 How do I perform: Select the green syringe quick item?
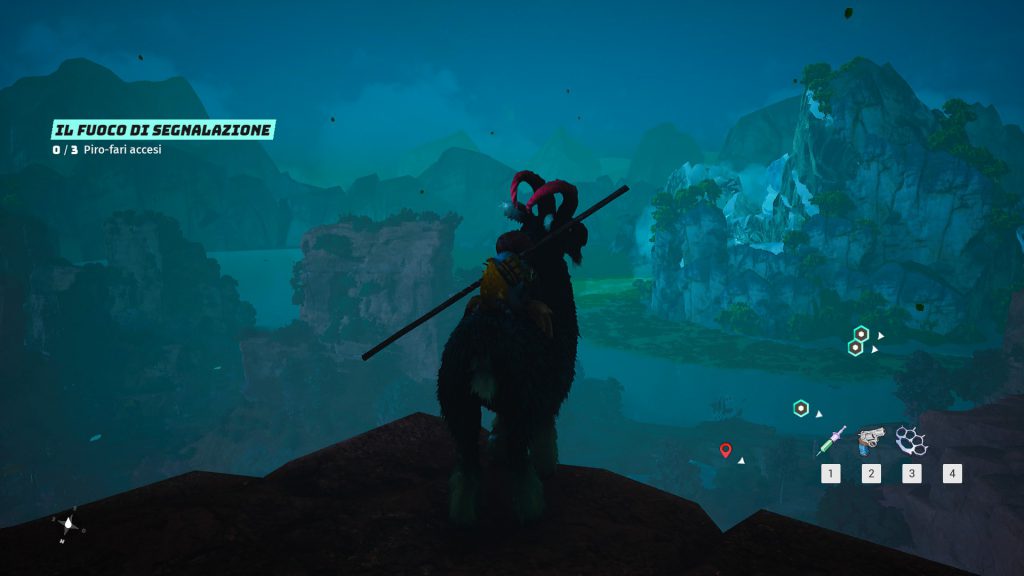pos(831,440)
